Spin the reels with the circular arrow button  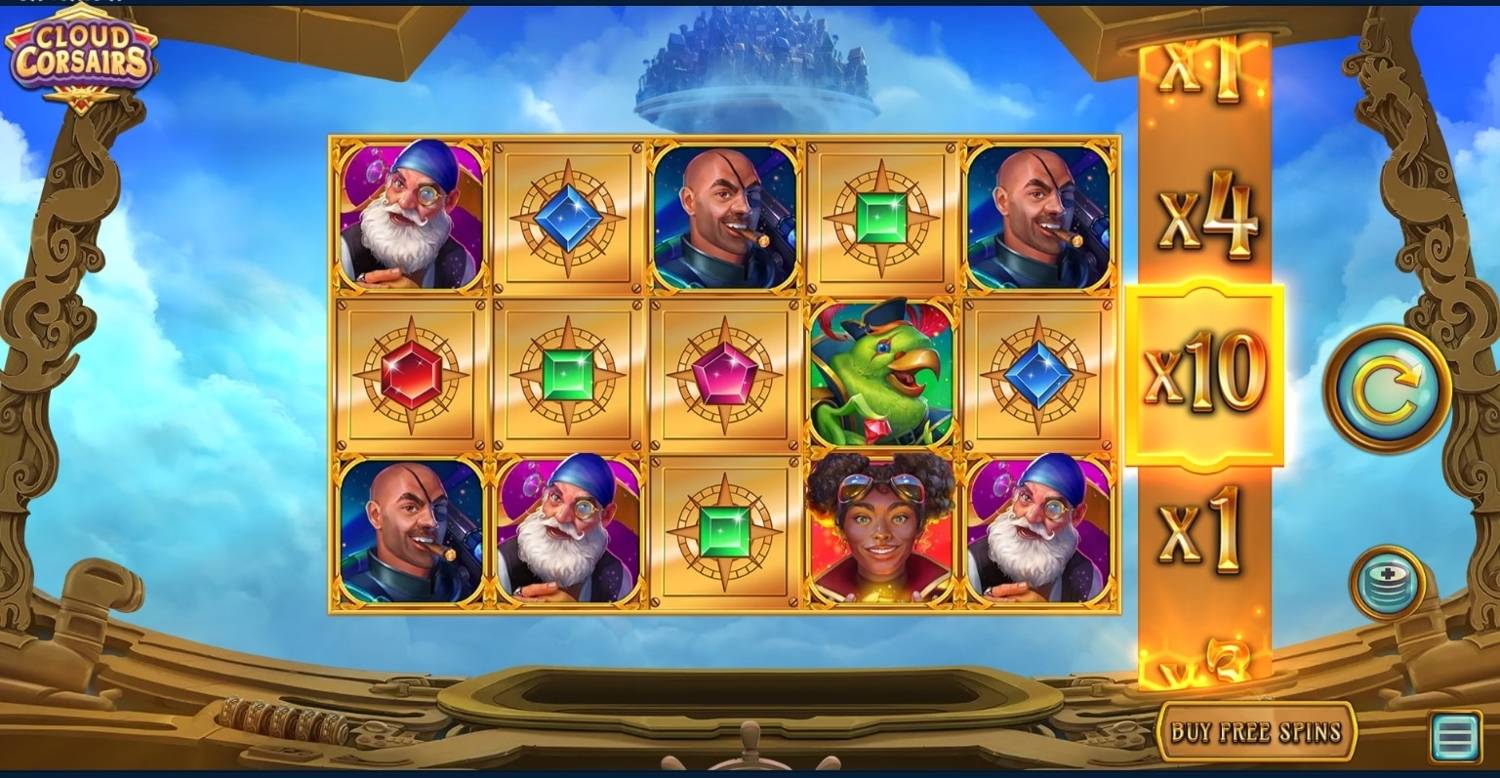[x=1388, y=389]
